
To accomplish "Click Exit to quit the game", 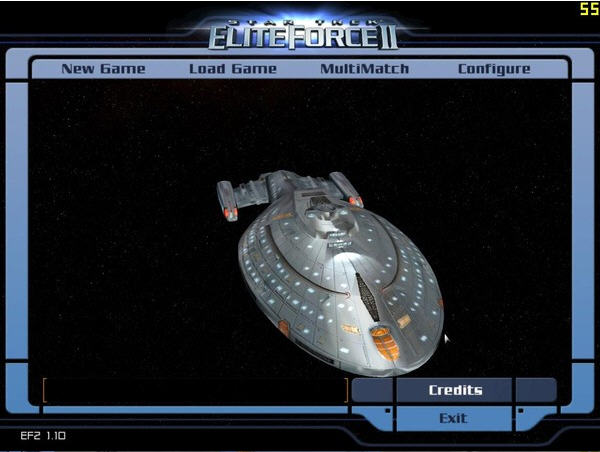I will coord(453,418).
